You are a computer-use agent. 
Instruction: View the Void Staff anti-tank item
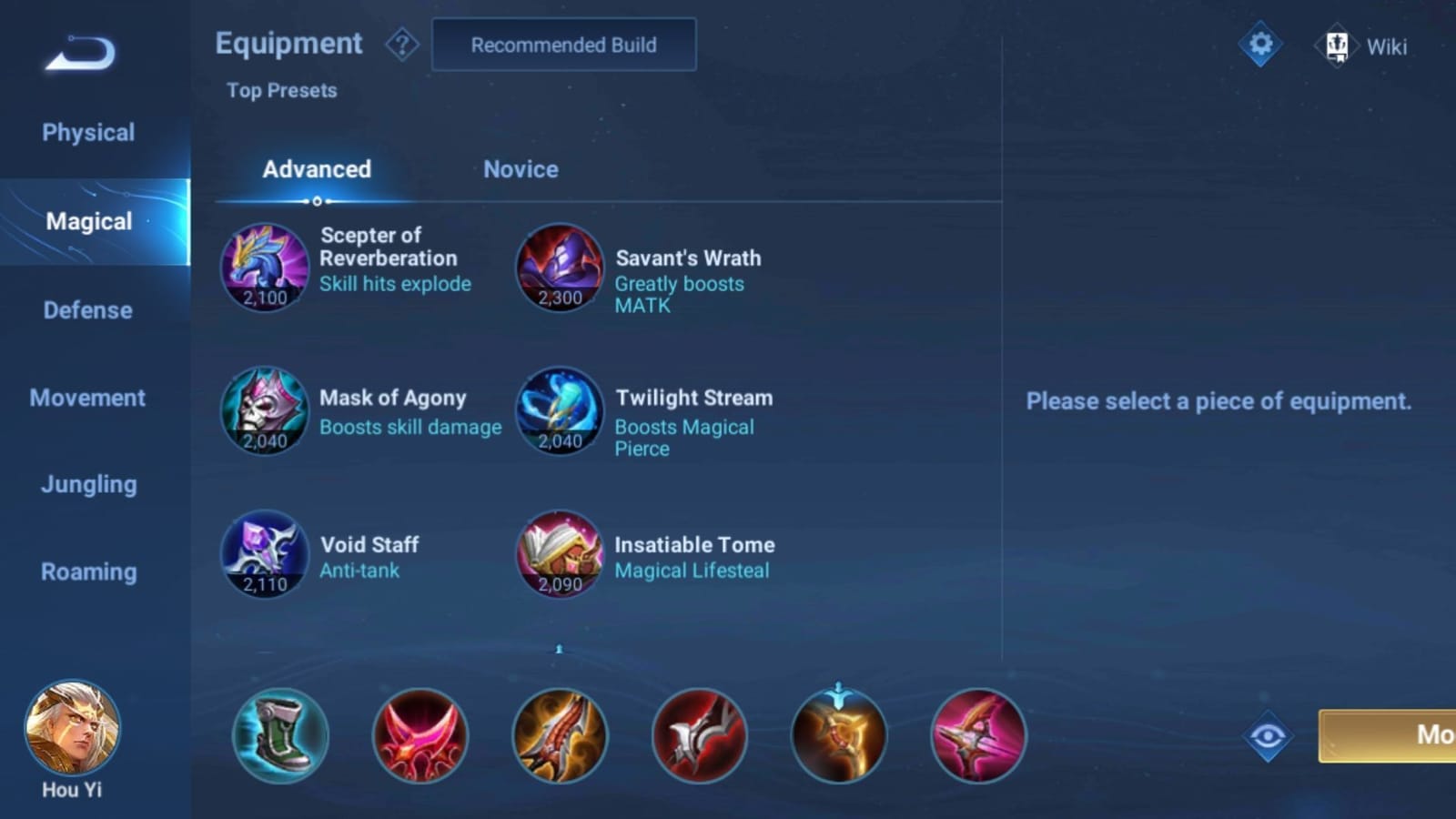(x=264, y=556)
